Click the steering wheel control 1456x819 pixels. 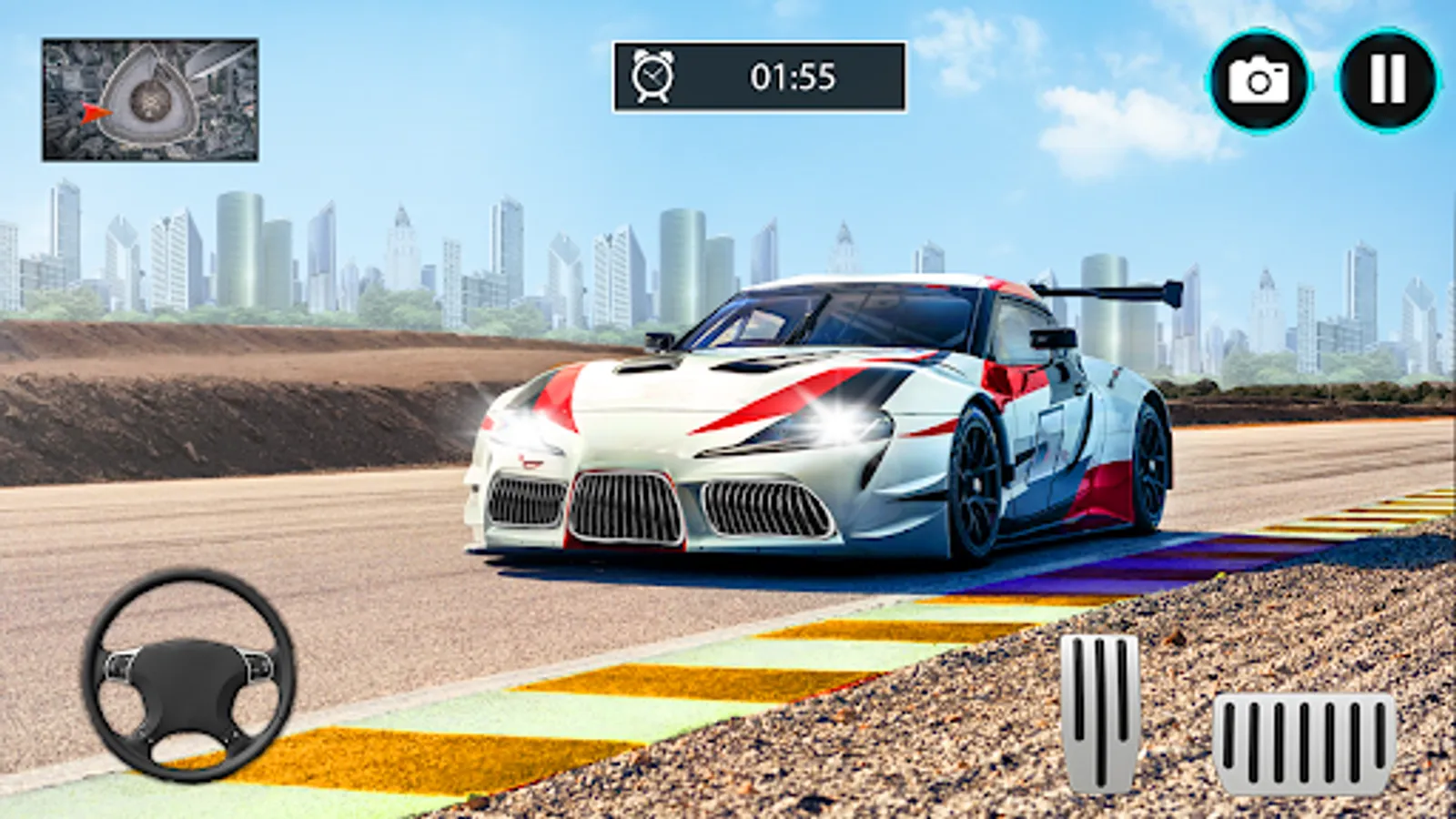point(189,675)
